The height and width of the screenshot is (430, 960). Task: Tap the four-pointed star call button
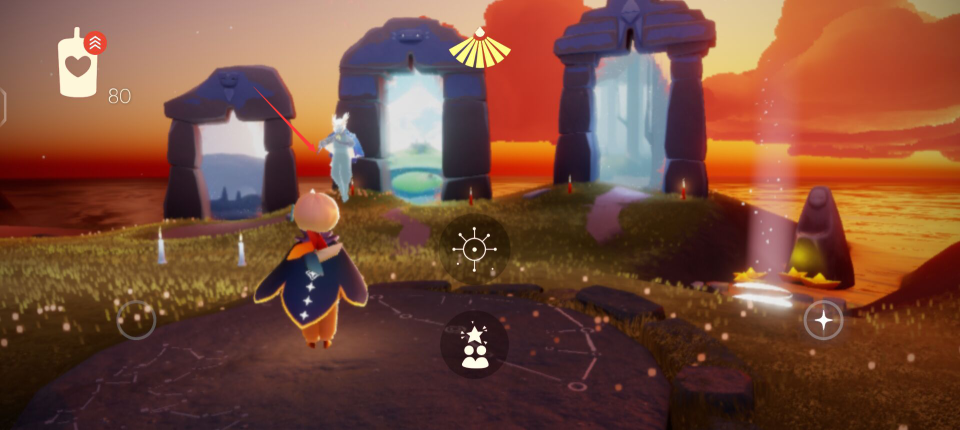[x=823, y=320]
